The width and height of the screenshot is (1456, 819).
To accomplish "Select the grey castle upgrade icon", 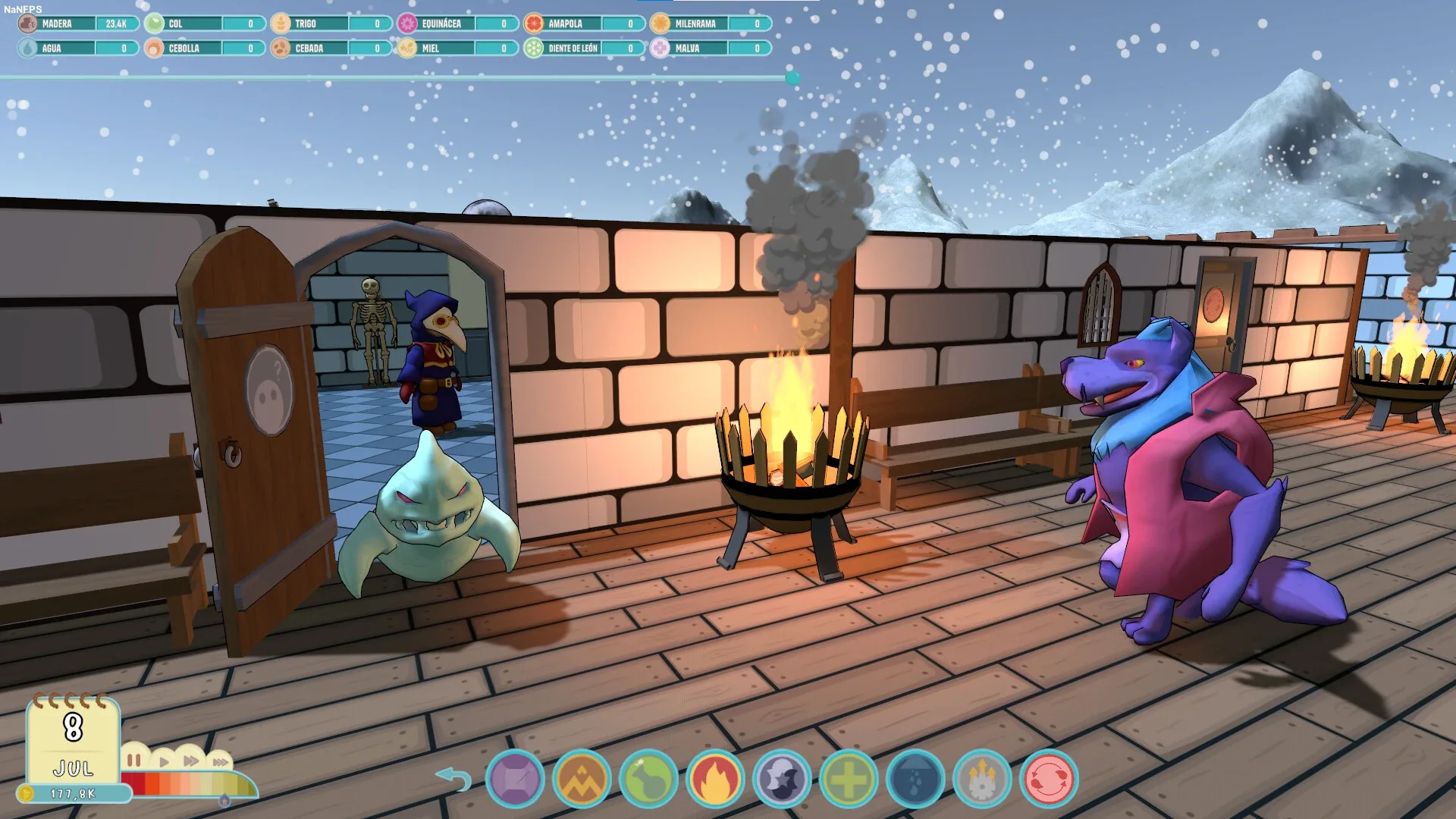I will coord(982,779).
